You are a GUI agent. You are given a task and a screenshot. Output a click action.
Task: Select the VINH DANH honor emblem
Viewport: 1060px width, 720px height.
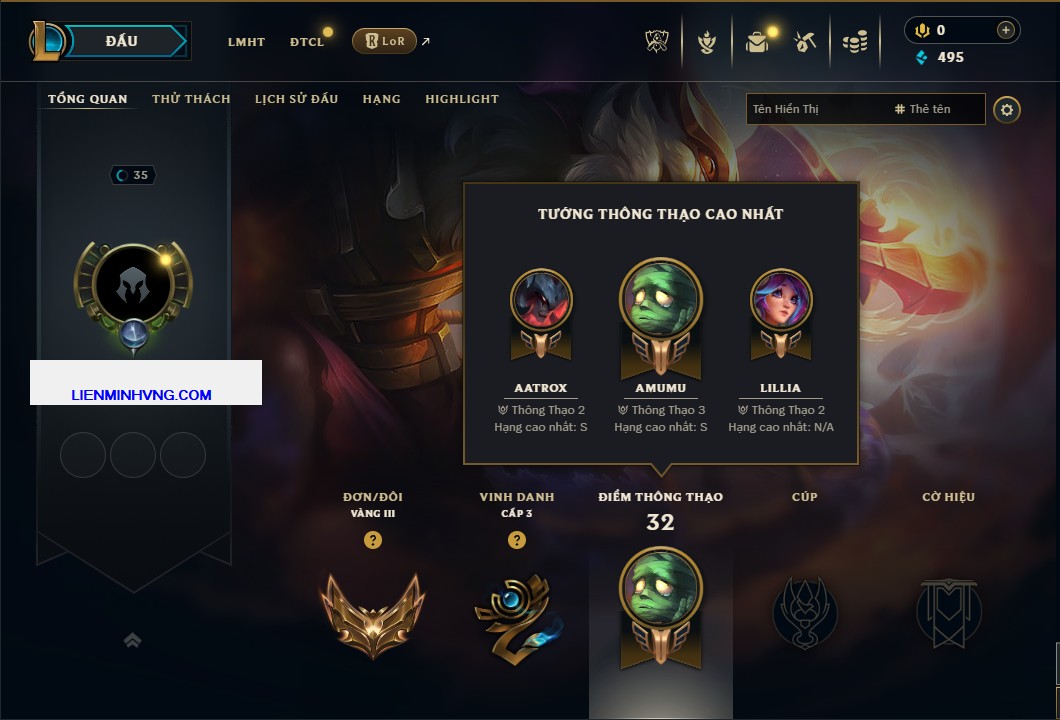(x=516, y=613)
